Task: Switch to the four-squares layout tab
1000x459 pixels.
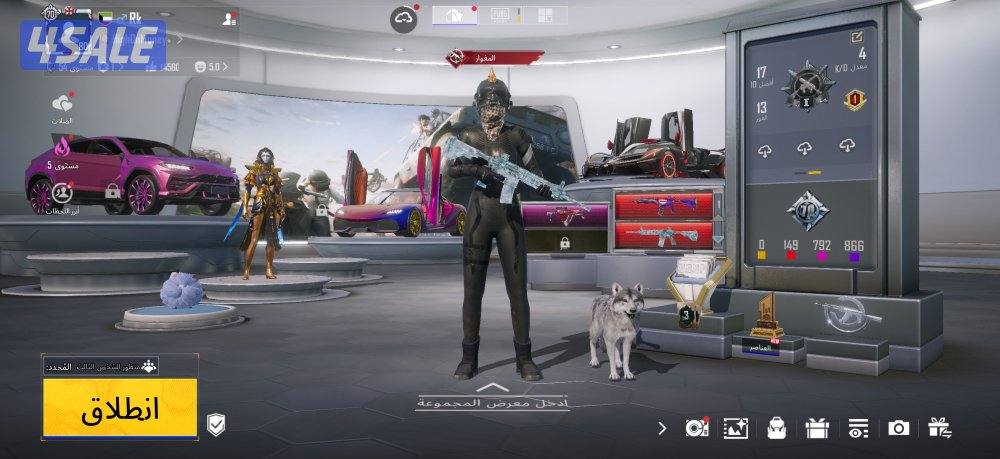Action: [x=545, y=15]
